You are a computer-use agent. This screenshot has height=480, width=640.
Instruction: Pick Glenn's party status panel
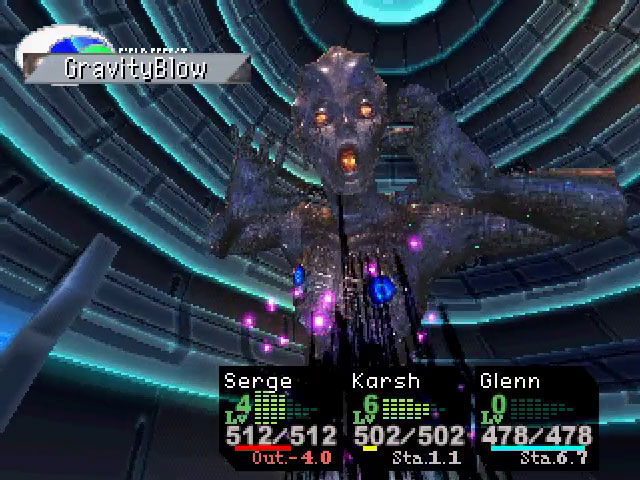tap(536, 420)
